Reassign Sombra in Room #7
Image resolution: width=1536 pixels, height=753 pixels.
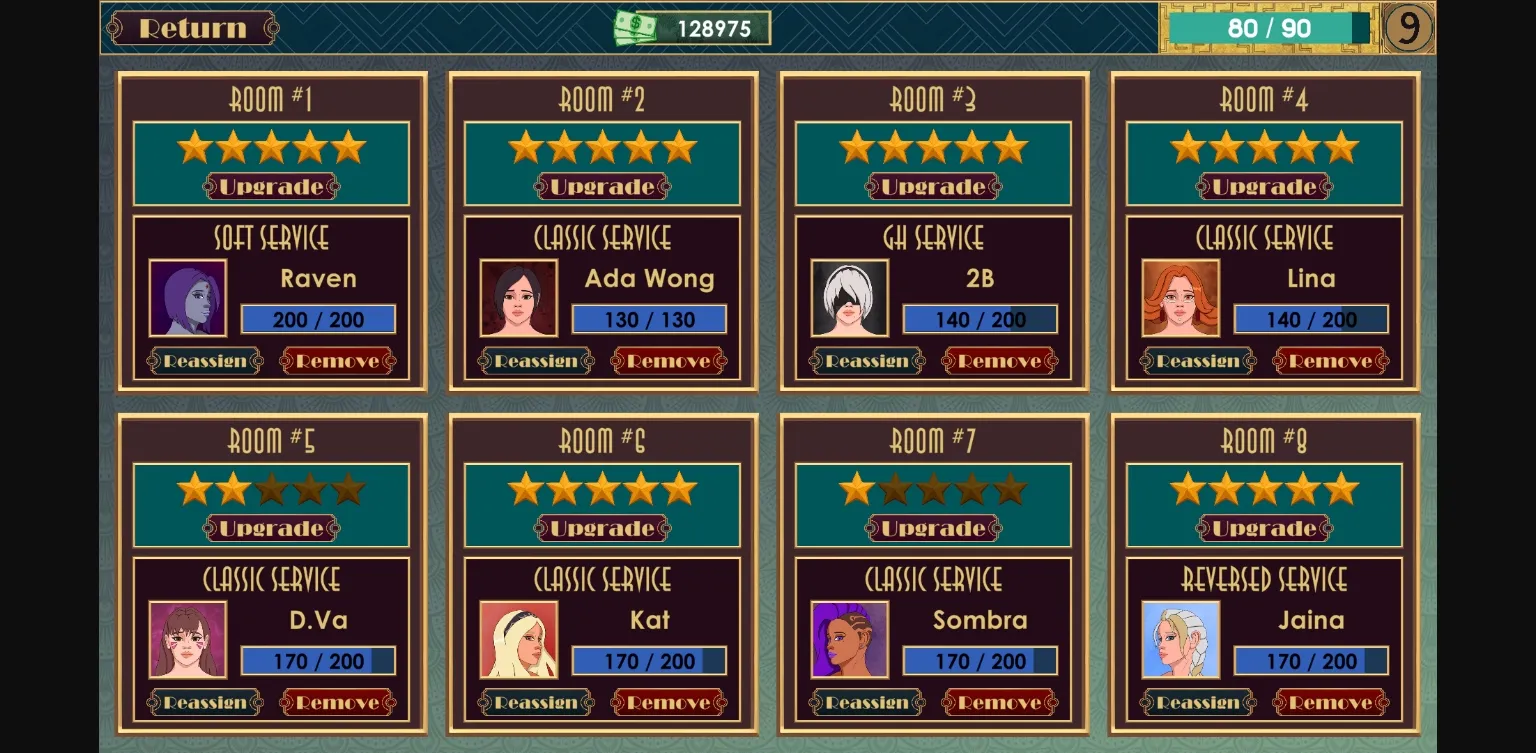(x=867, y=703)
